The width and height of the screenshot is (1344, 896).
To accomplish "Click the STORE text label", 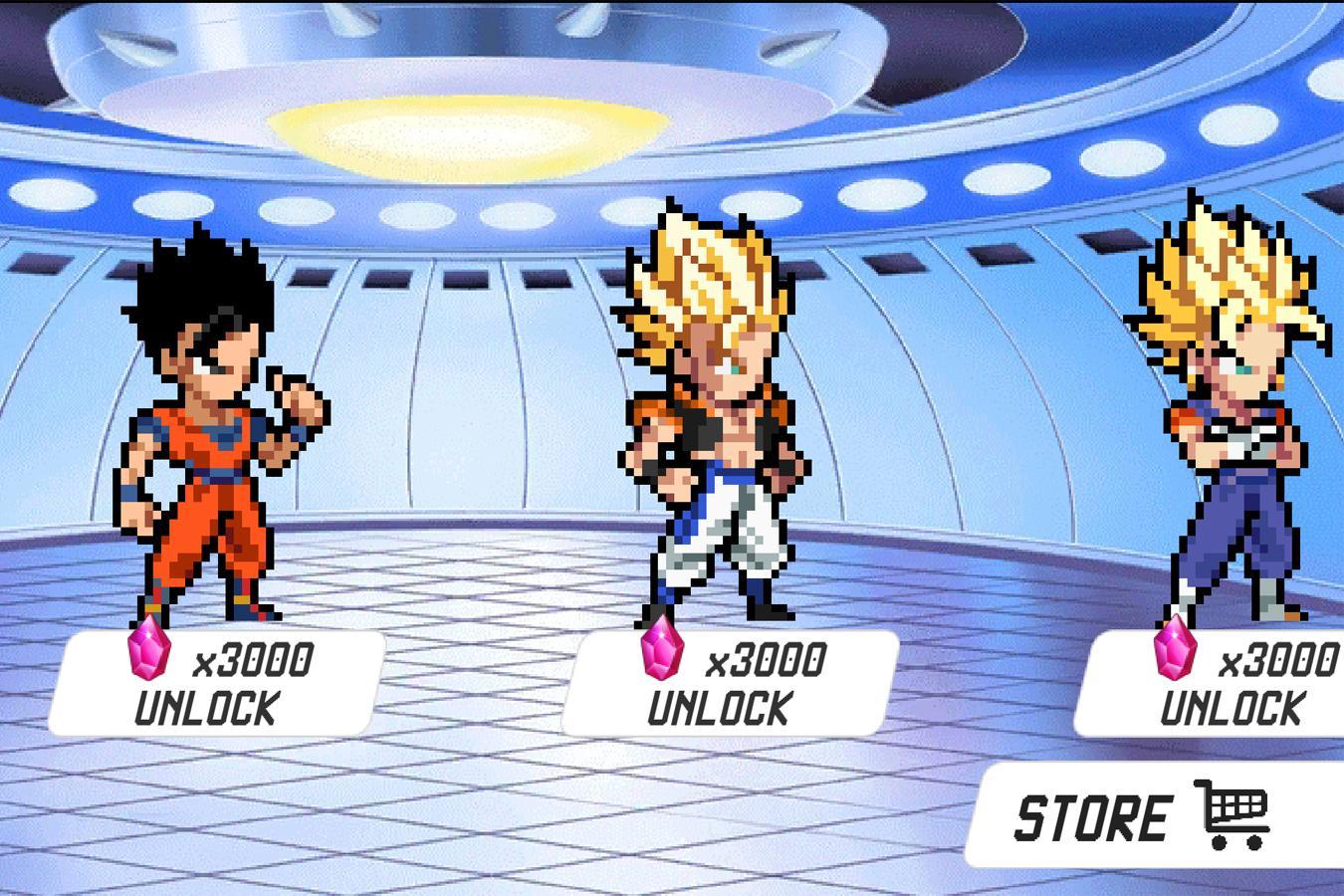I will 1092,818.
